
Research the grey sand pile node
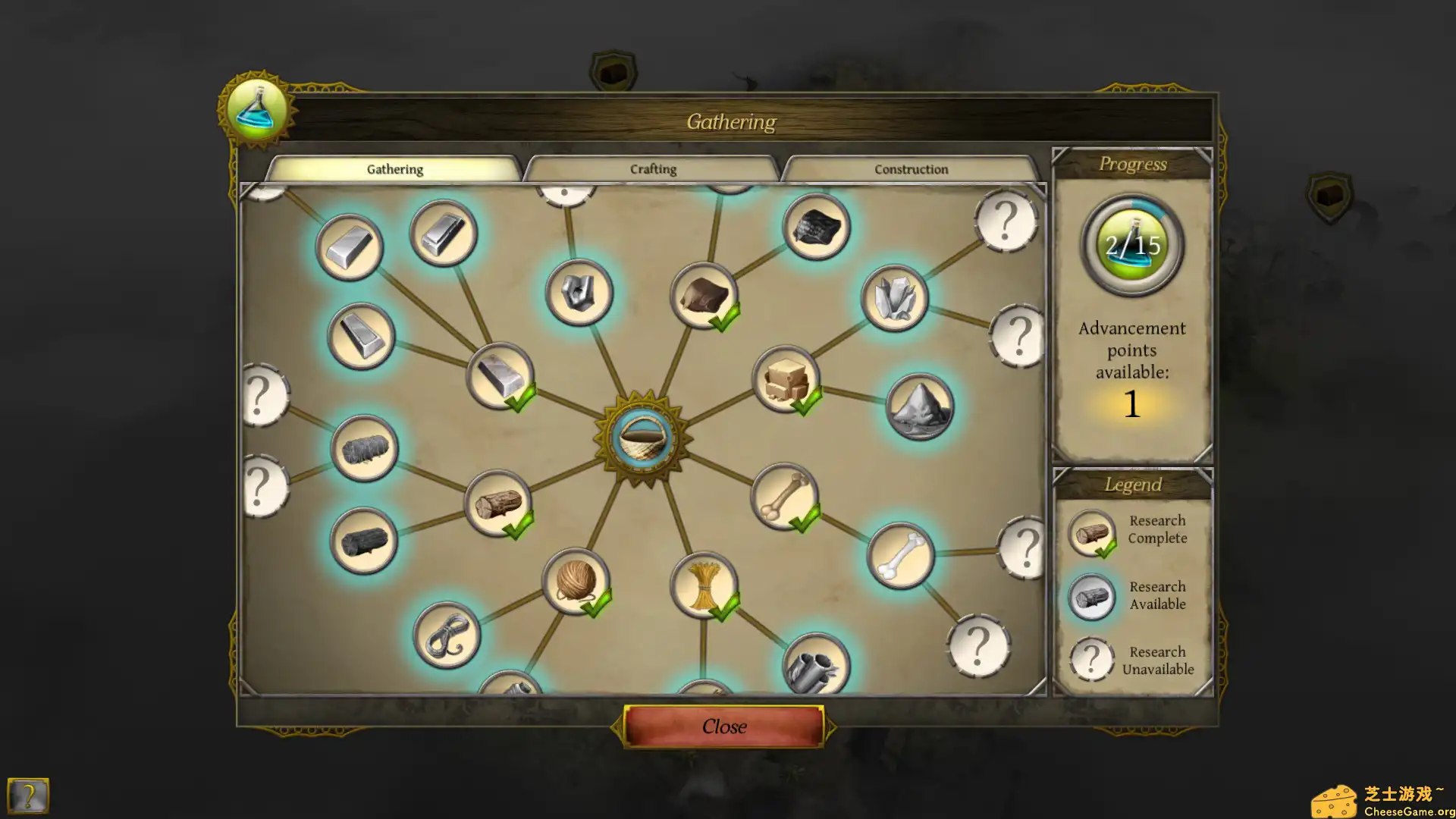(919, 407)
